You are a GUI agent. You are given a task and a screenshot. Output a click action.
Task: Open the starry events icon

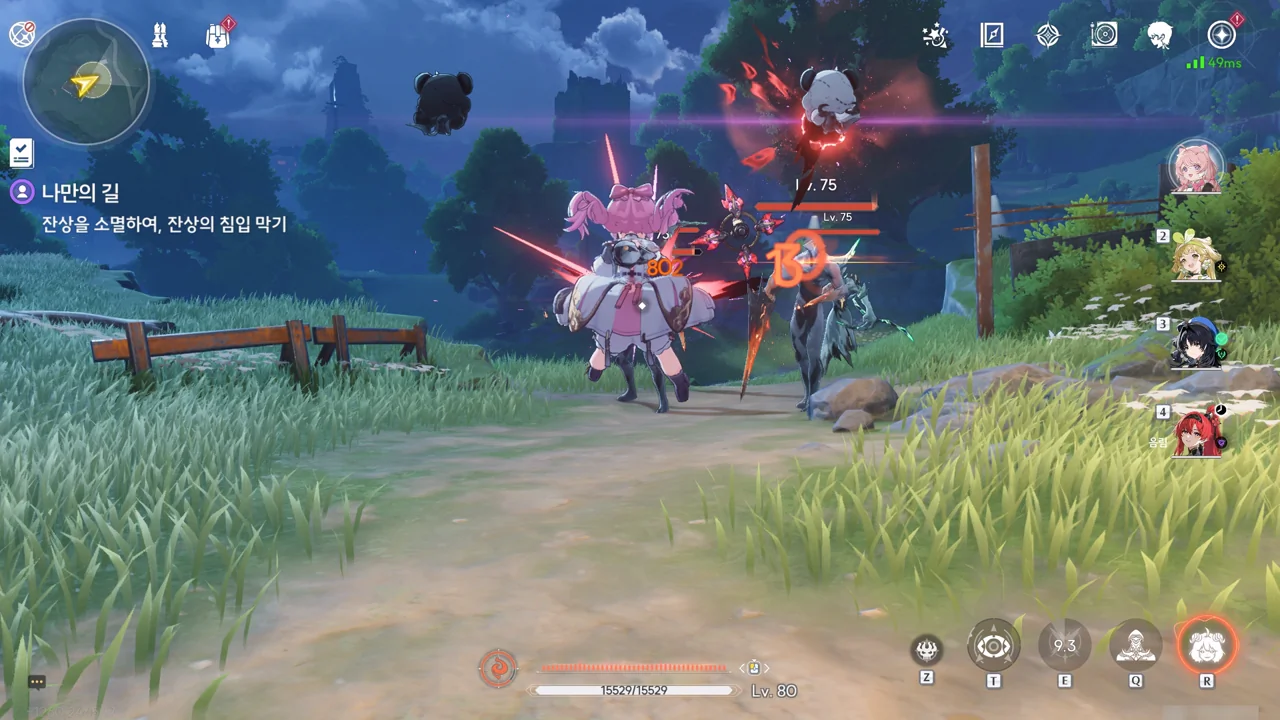click(x=935, y=36)
